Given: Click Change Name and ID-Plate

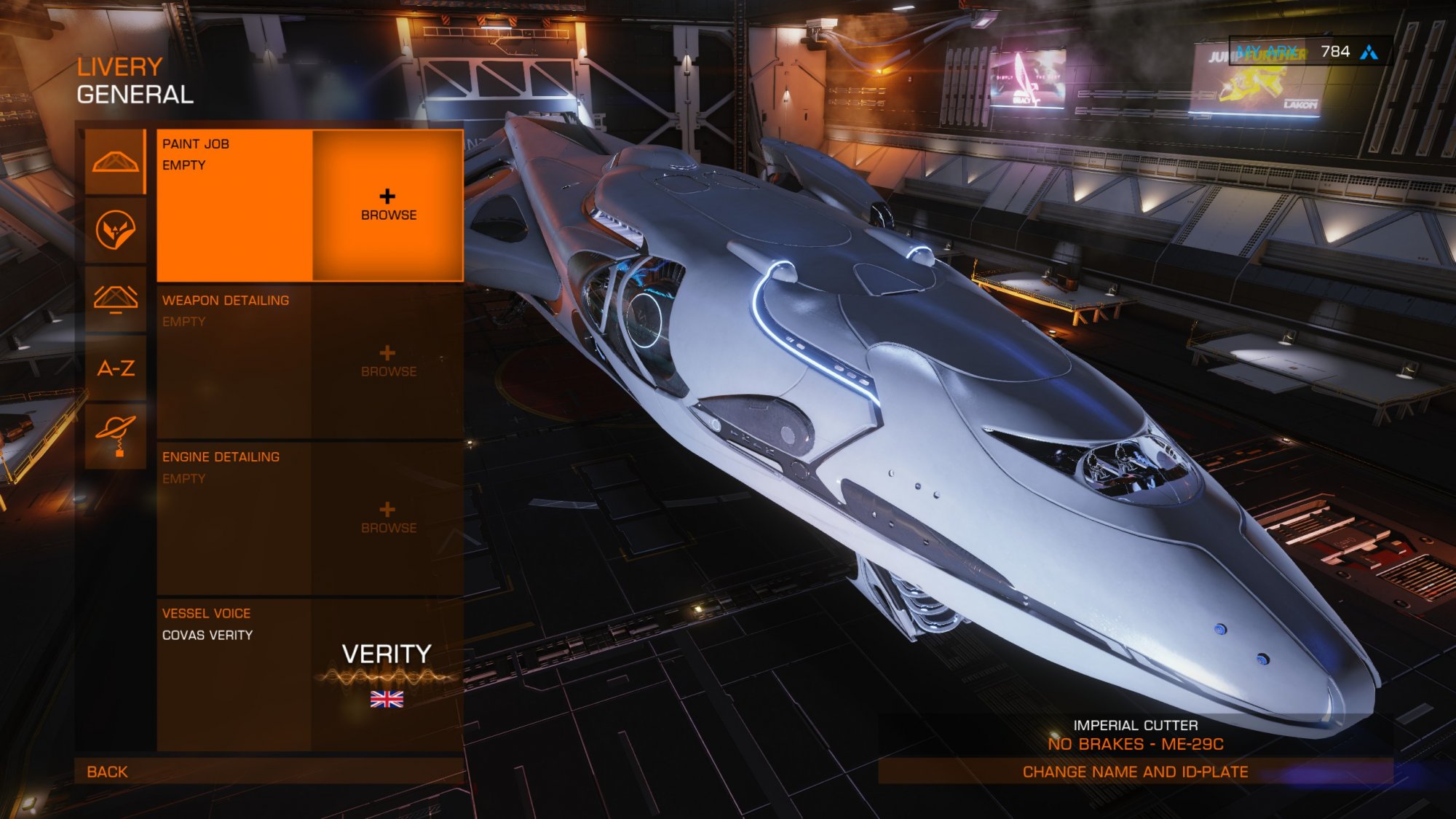Looking at the screenshot, I should pos(1135,772).
